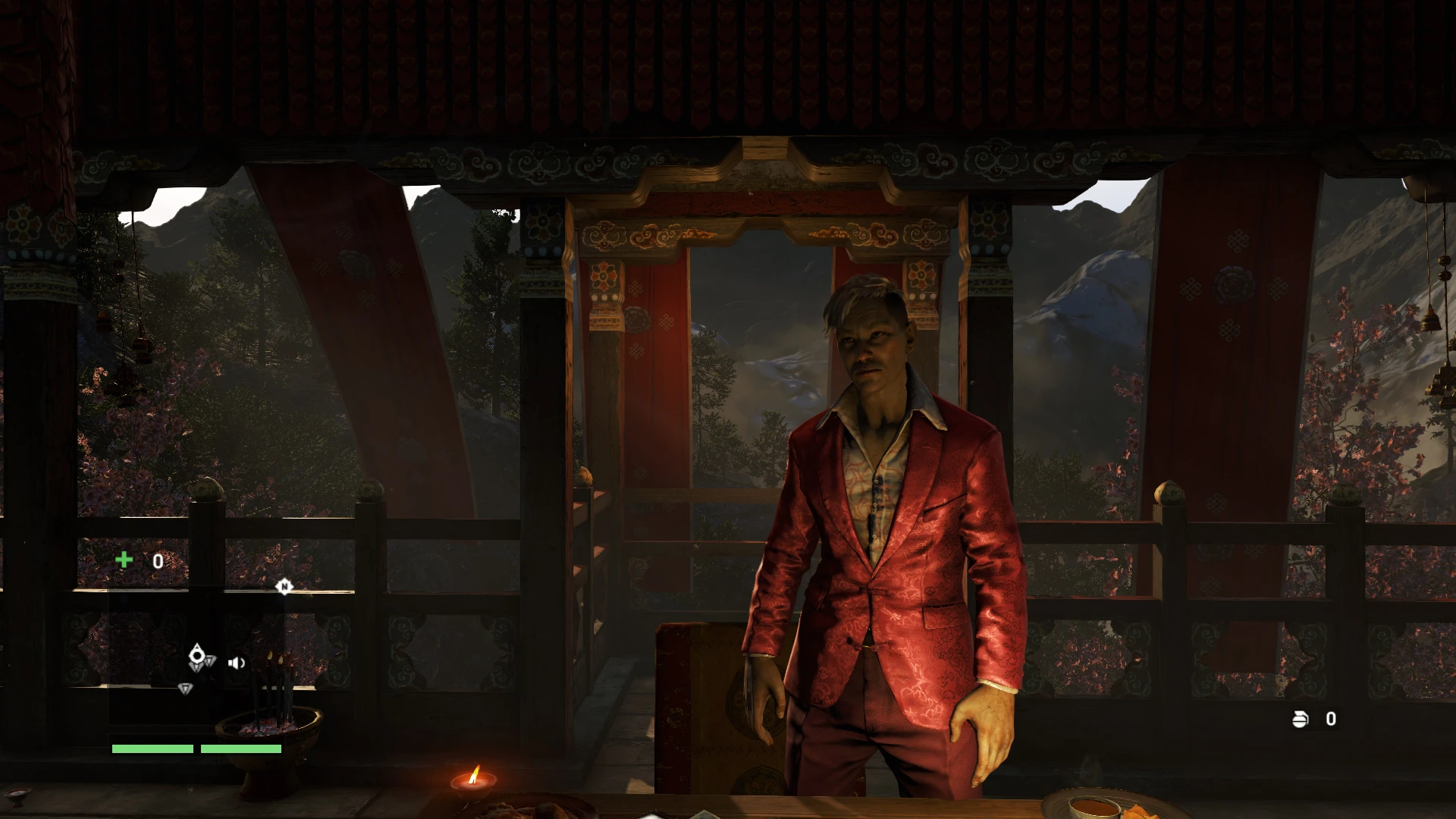Click the diamond icon beside the player arrow
The width and height of the screenshot is (1456, 819).
coord(210,661)
